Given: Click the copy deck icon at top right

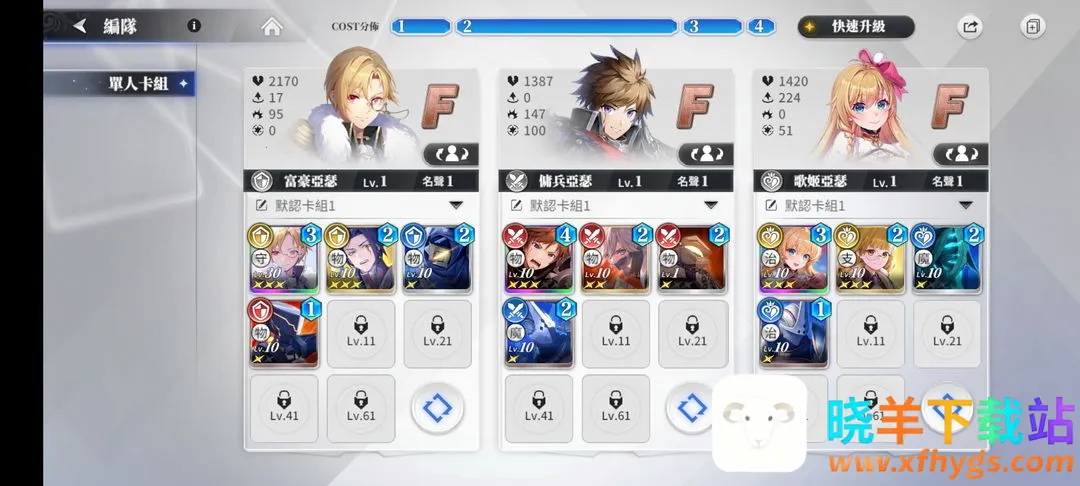Looking at the screenshot, I should [x=1032, y=27].
